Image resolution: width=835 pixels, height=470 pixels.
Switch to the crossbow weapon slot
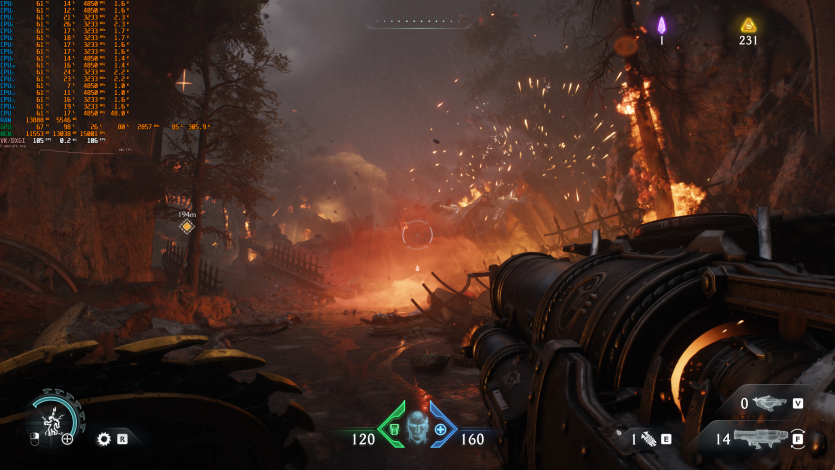pos(770,403)
